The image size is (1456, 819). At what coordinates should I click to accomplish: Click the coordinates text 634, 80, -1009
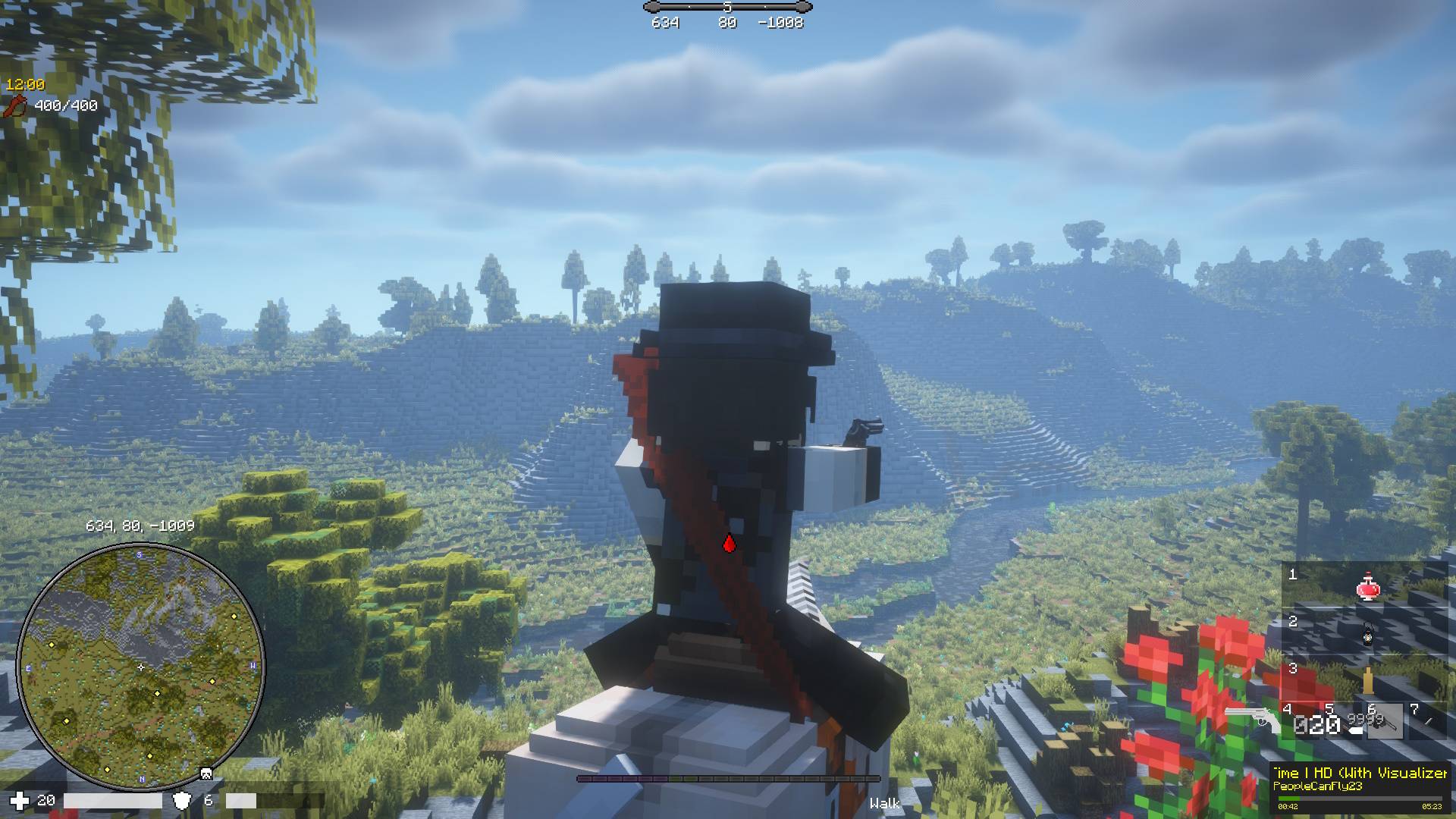(141, 525)
